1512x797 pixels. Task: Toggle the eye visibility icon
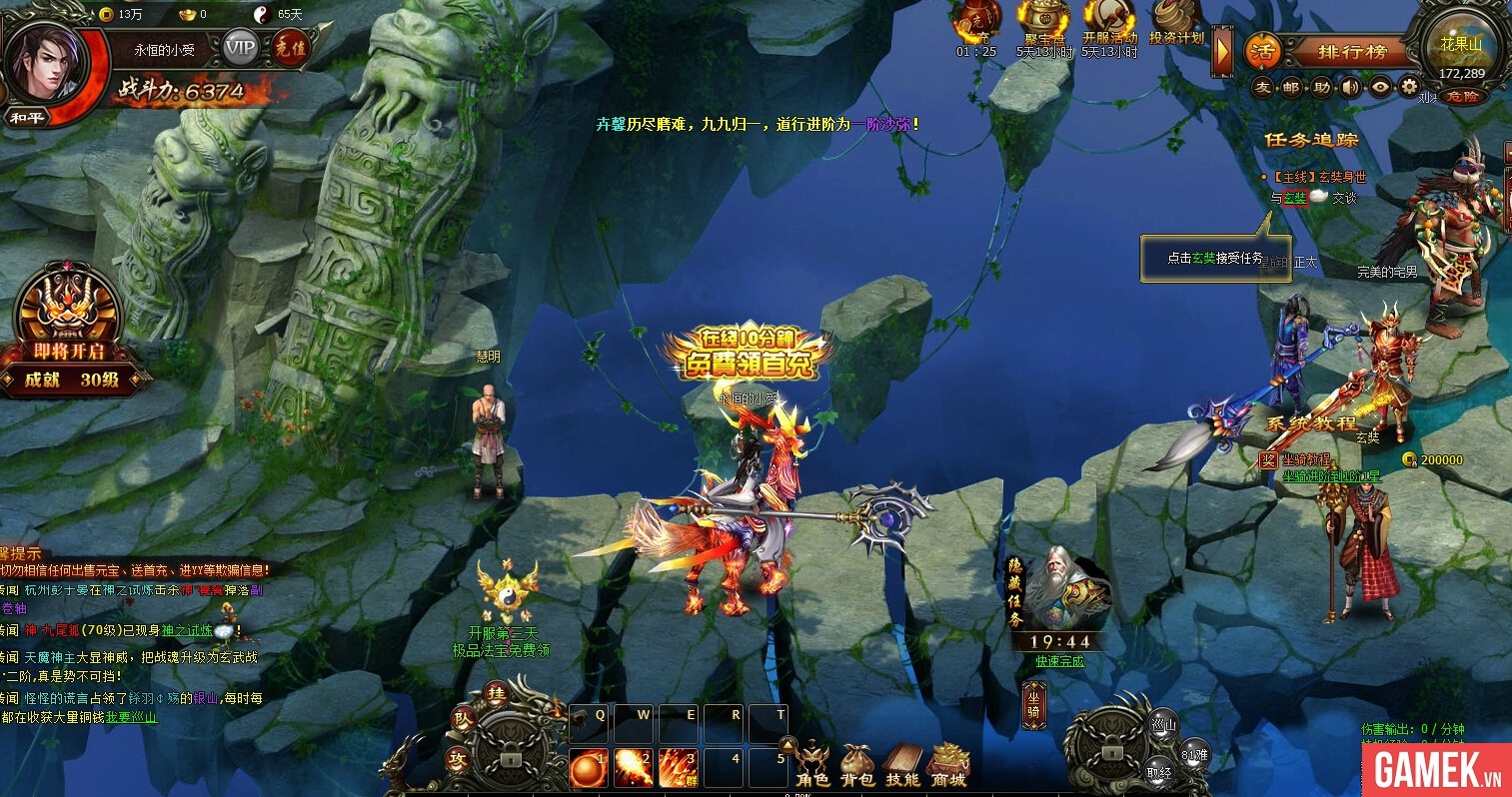1380,88
